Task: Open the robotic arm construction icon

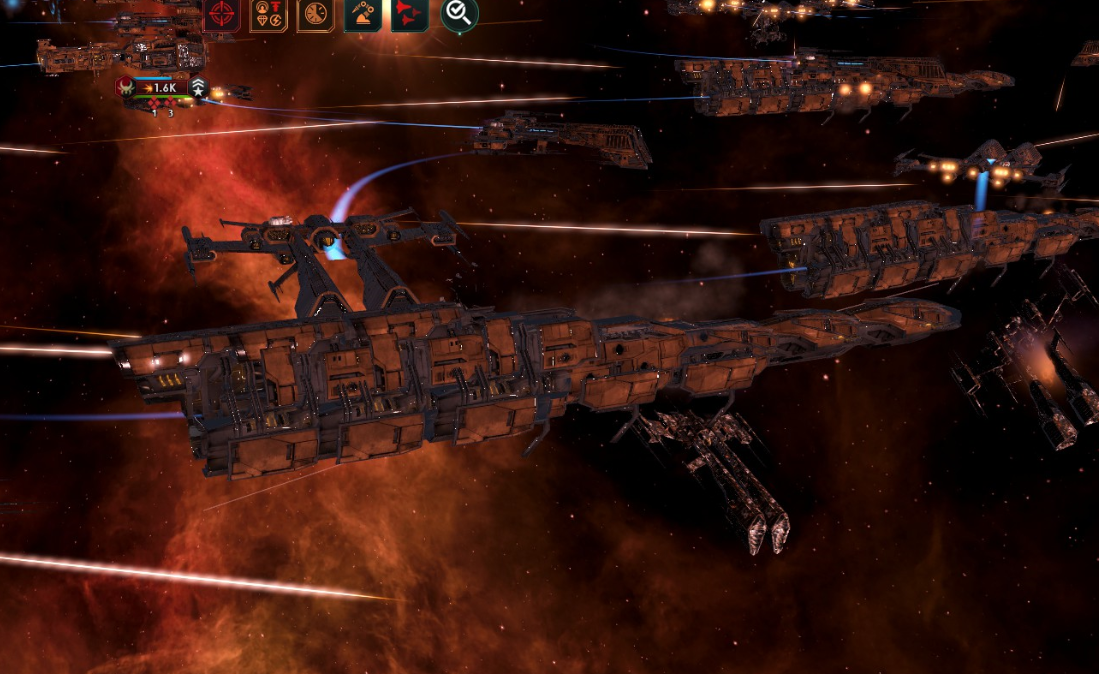Action: pos(362,14)
